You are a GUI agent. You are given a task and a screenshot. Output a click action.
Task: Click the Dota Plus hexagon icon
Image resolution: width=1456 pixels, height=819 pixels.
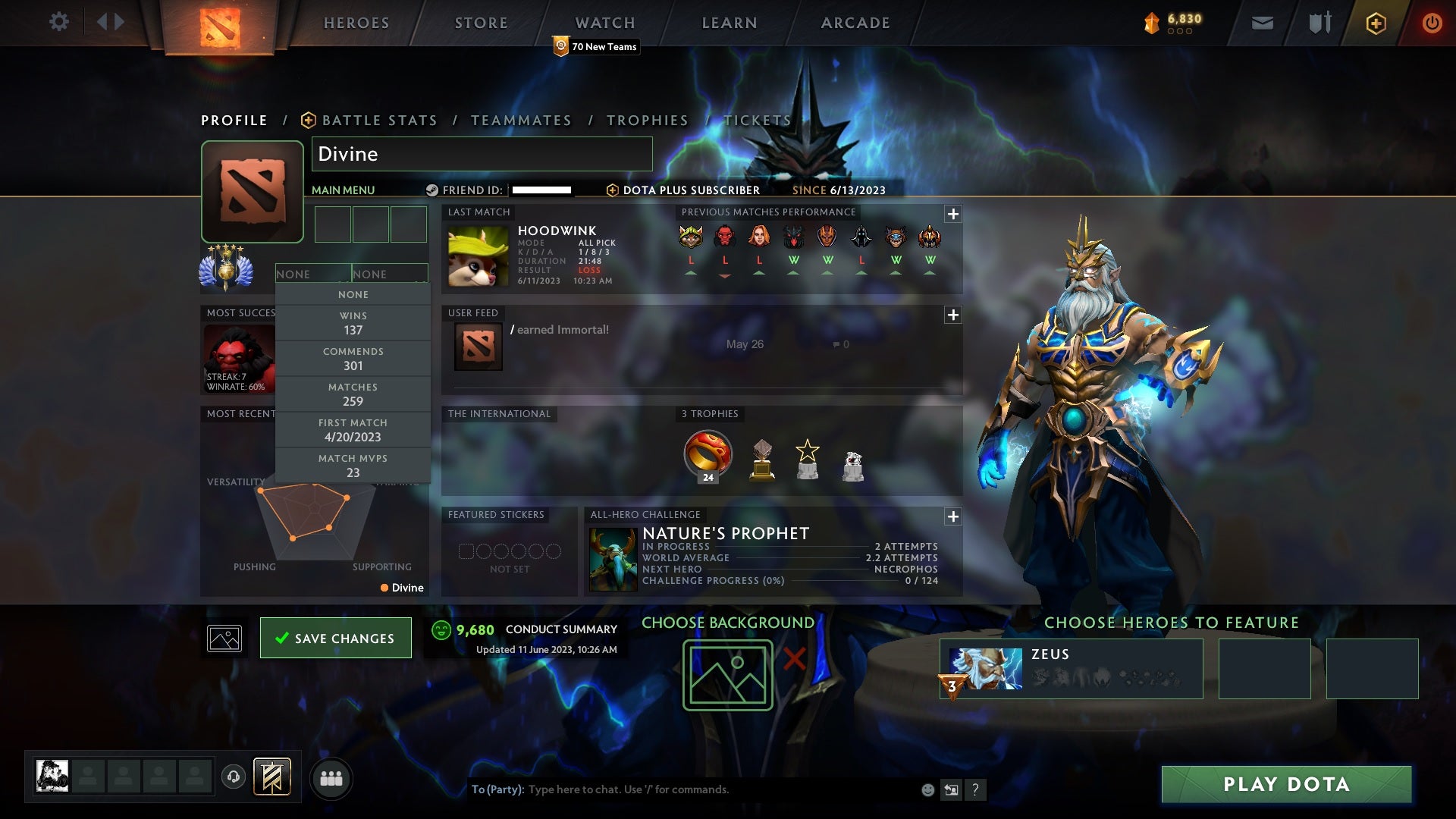point(1376,23)
